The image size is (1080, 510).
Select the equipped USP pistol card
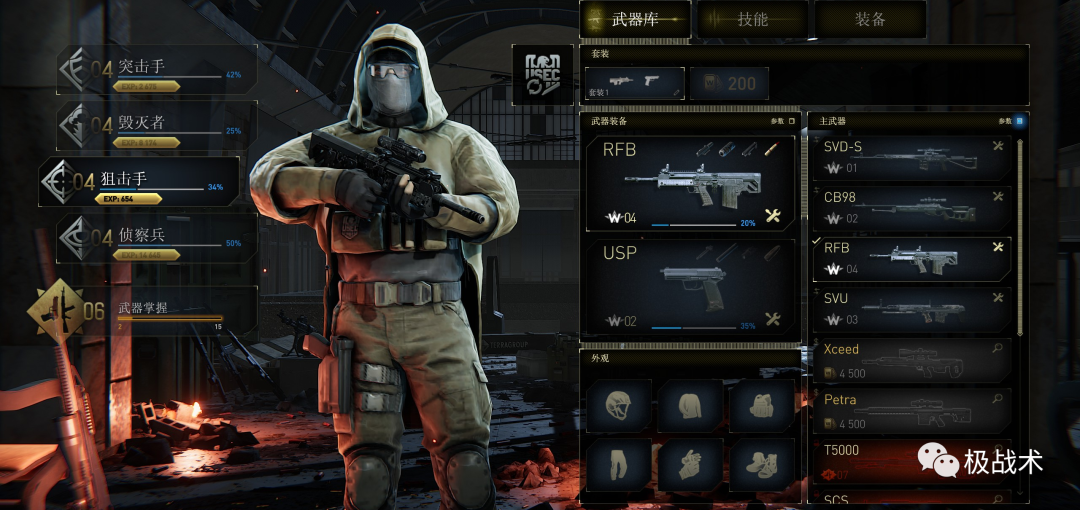tap(689, 285)
